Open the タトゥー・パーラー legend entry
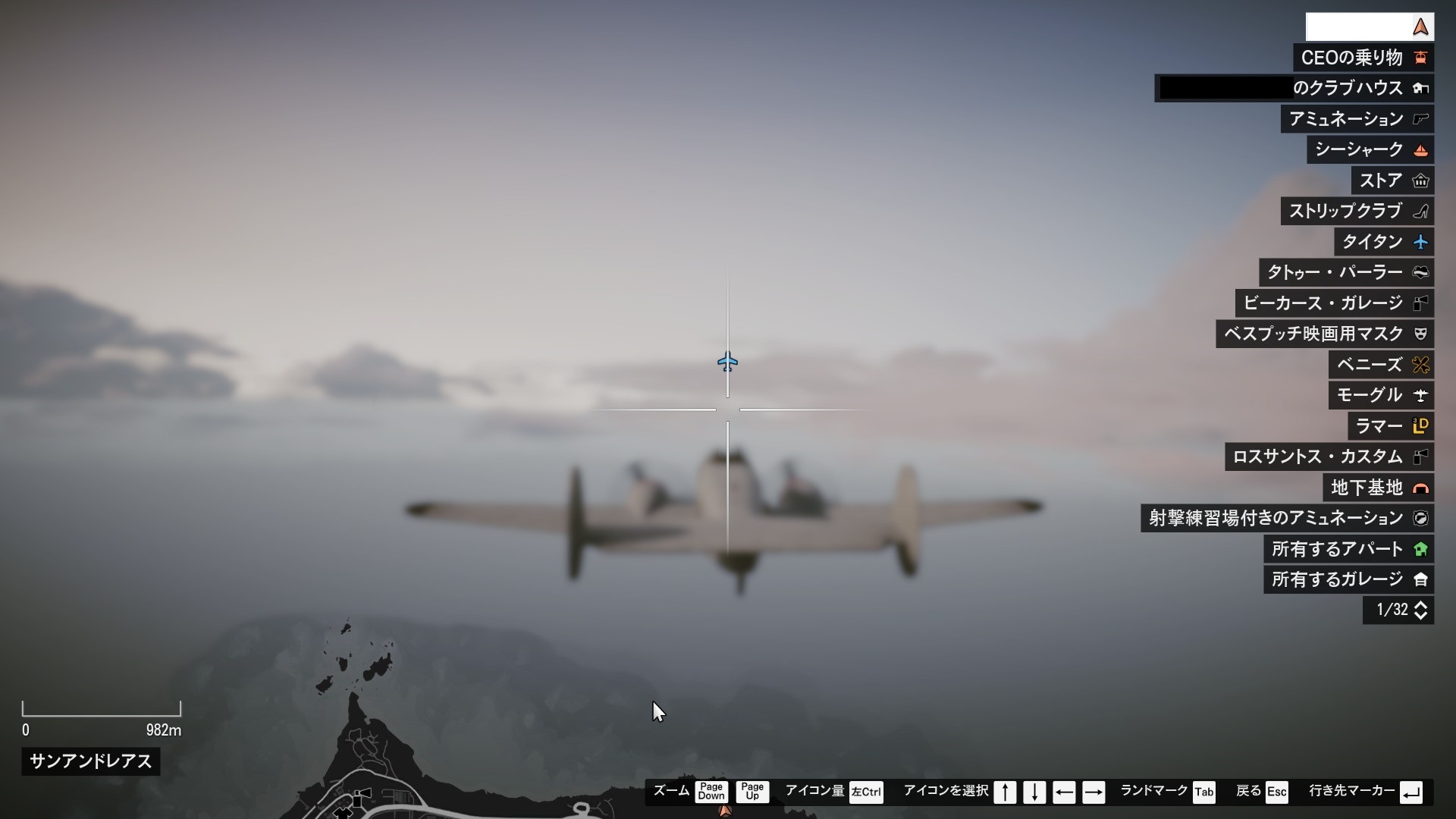The height and width of the screenshot is (819, 1456). click(1346, 272)
